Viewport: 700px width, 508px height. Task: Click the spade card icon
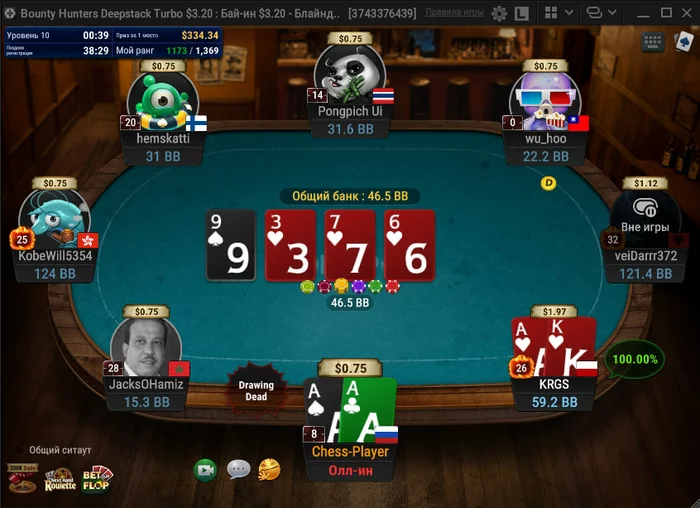click(682, 43)
